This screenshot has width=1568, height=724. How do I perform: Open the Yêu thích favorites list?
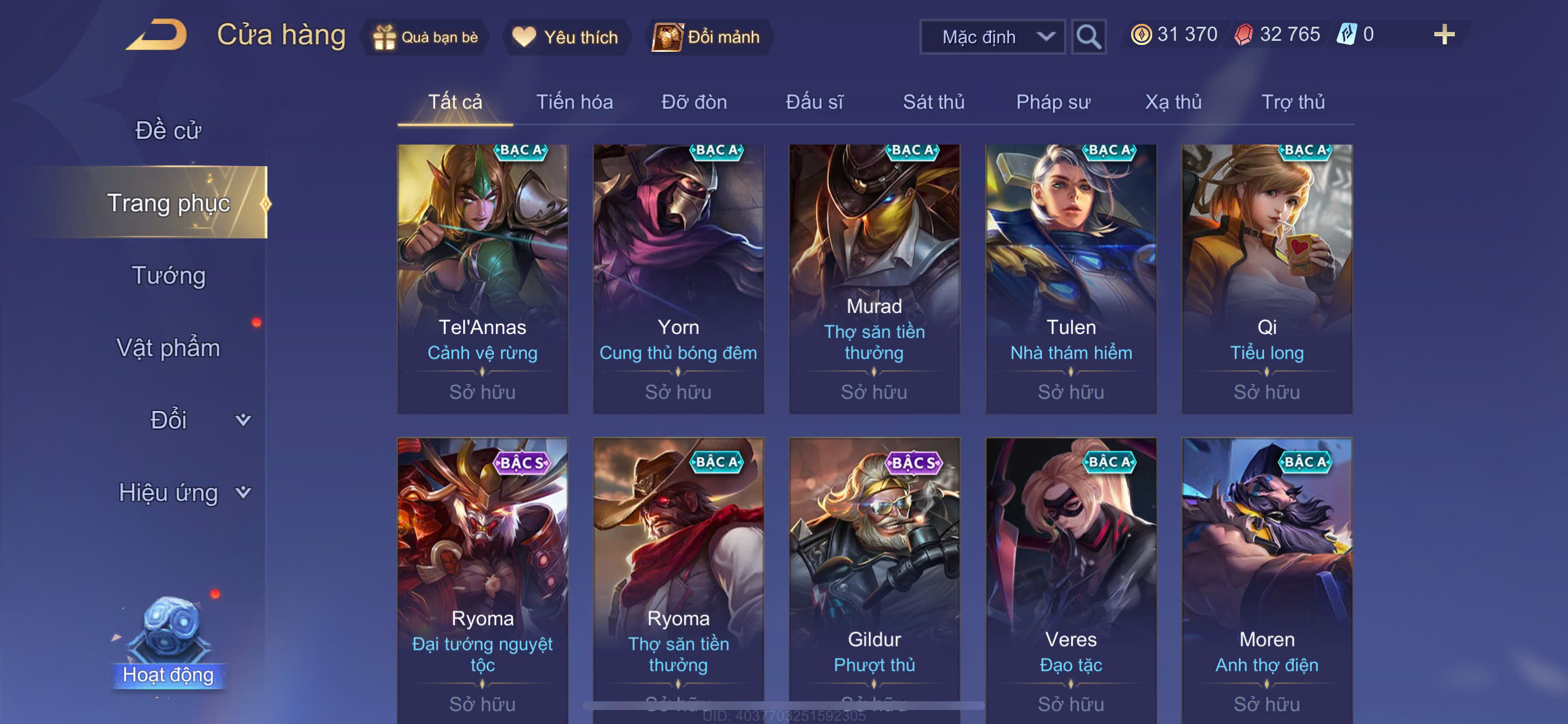tap(565, 37)
